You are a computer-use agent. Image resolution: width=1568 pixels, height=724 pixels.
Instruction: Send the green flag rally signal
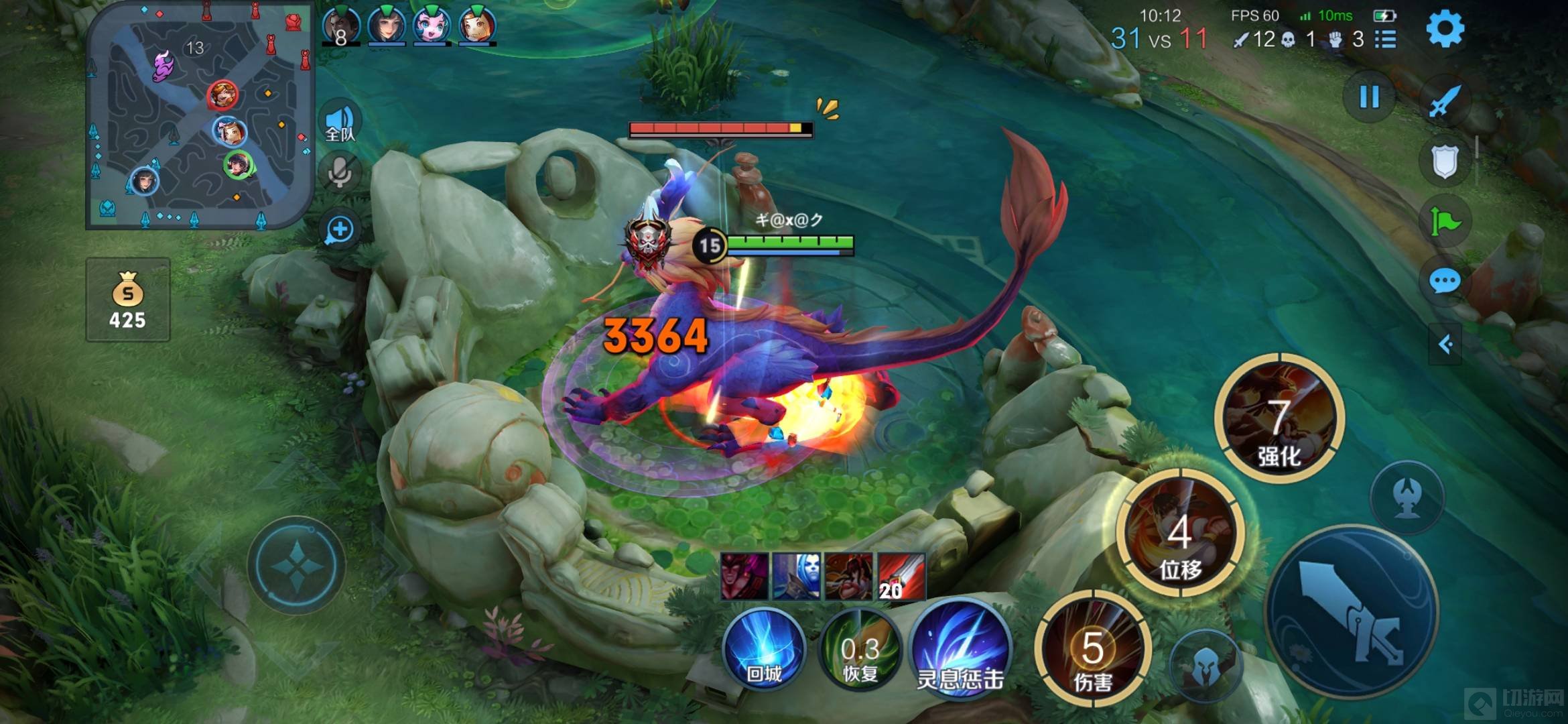1444,221
